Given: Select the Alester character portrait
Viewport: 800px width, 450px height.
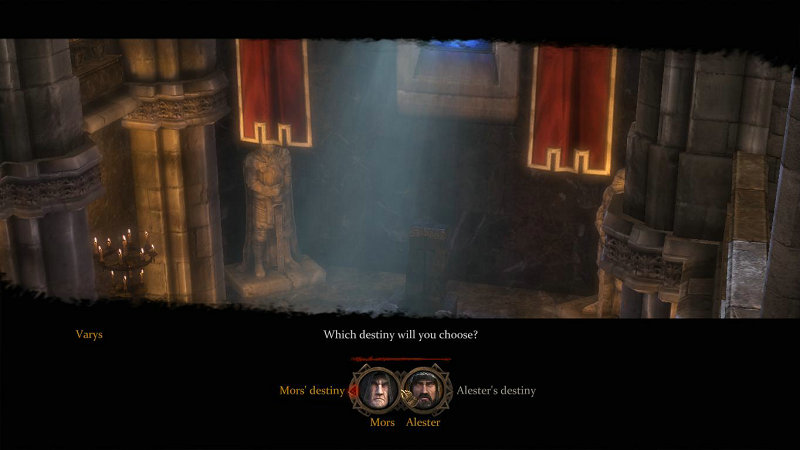Looking at the screenshot, I should (425, 389).
